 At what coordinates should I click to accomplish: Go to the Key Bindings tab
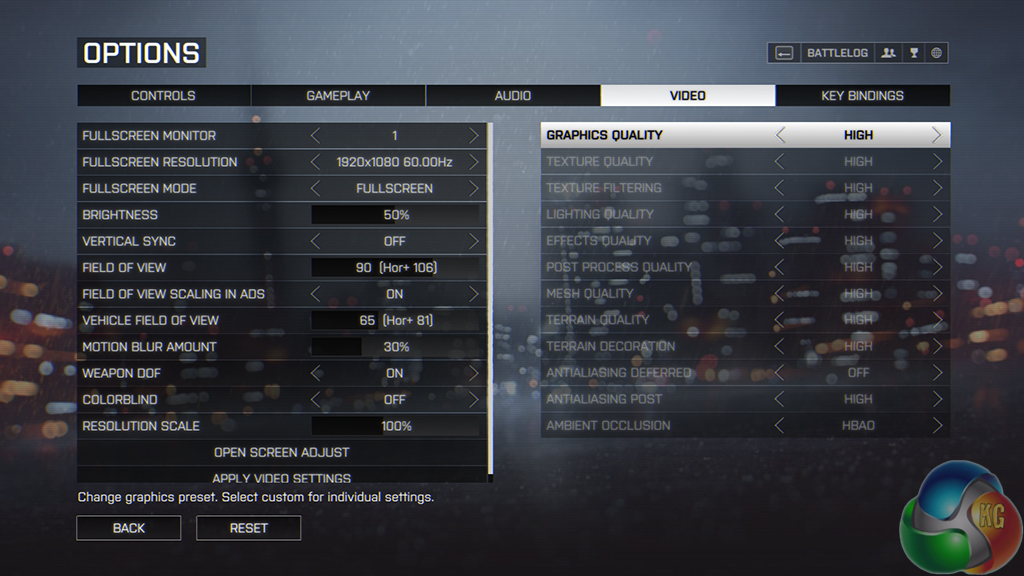pyautogui.click(x=862, y=96)
